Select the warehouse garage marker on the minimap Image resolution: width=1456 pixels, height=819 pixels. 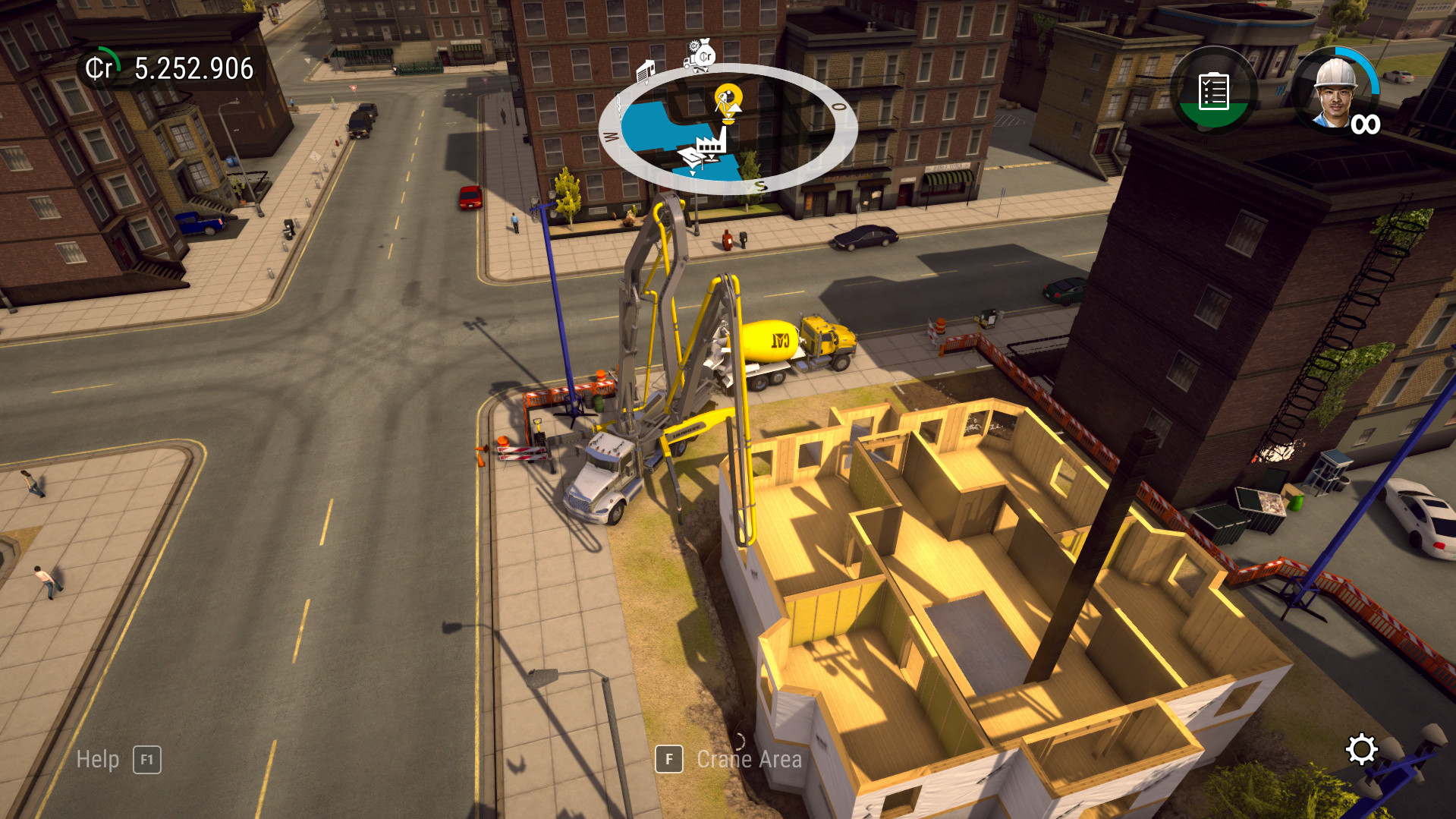point(646,72)
